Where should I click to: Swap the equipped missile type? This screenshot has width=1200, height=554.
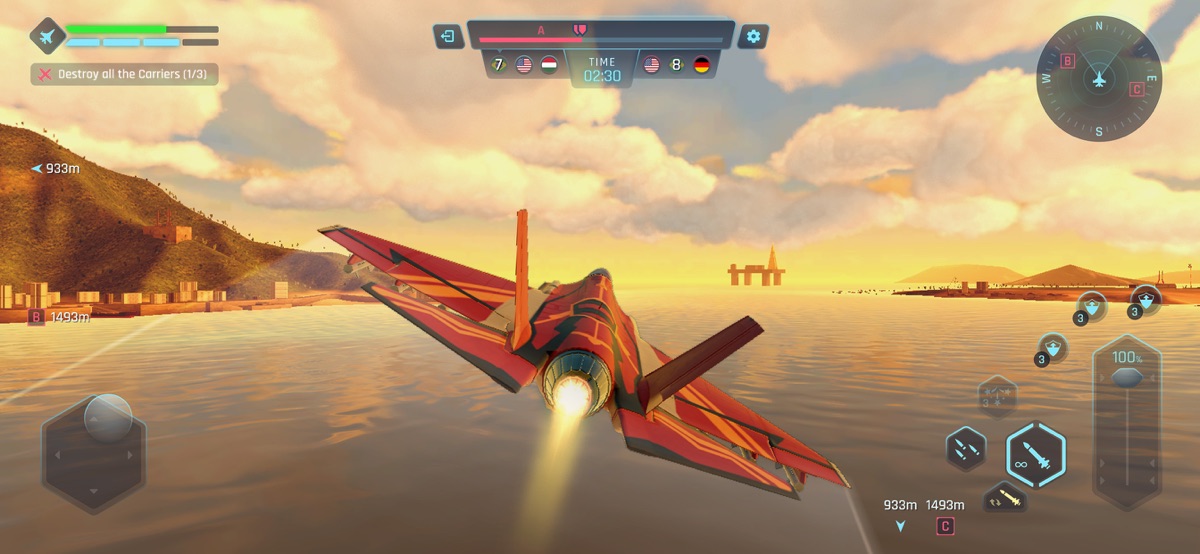[1006, 498]
